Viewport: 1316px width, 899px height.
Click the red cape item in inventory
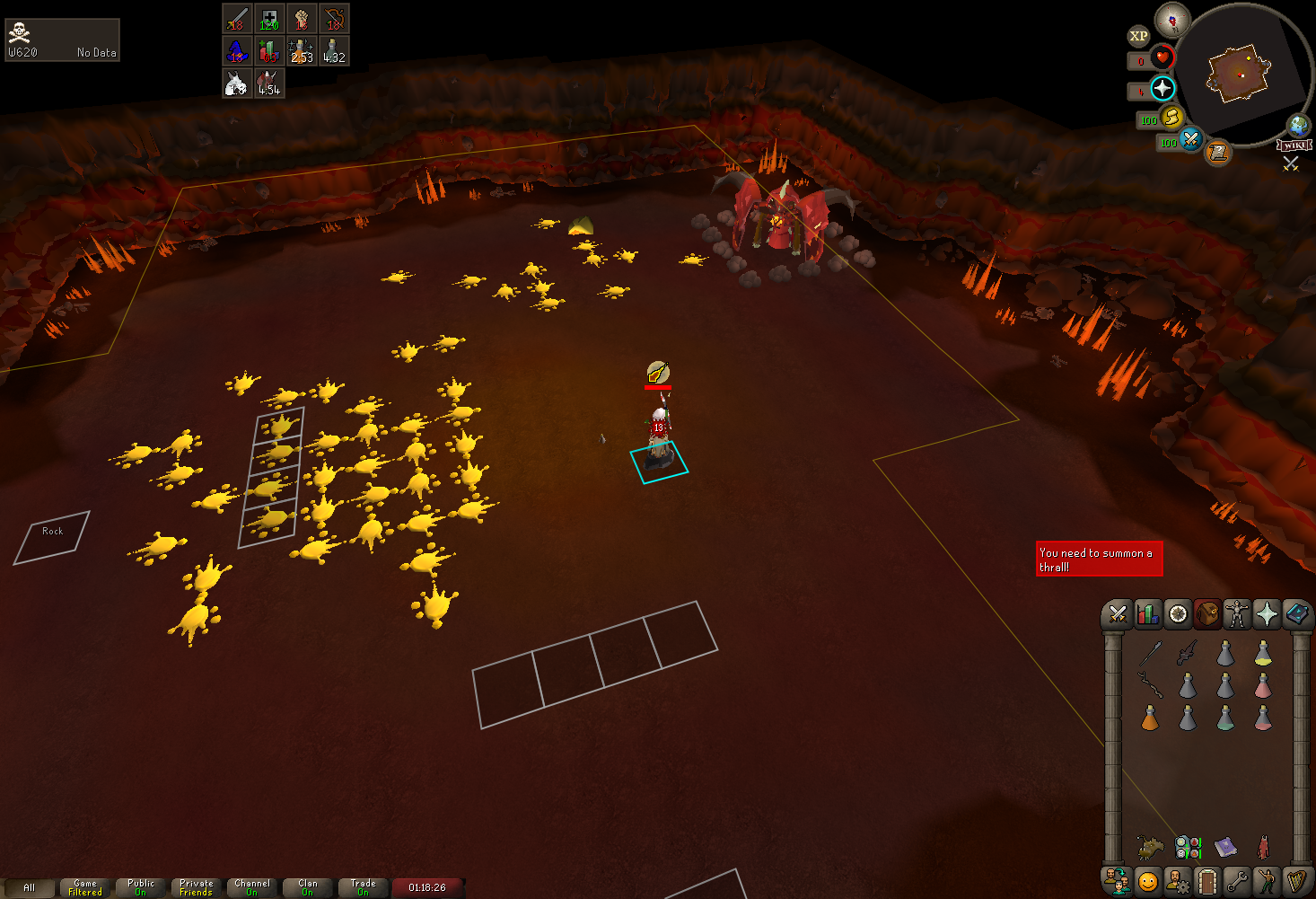point(1263,847)
